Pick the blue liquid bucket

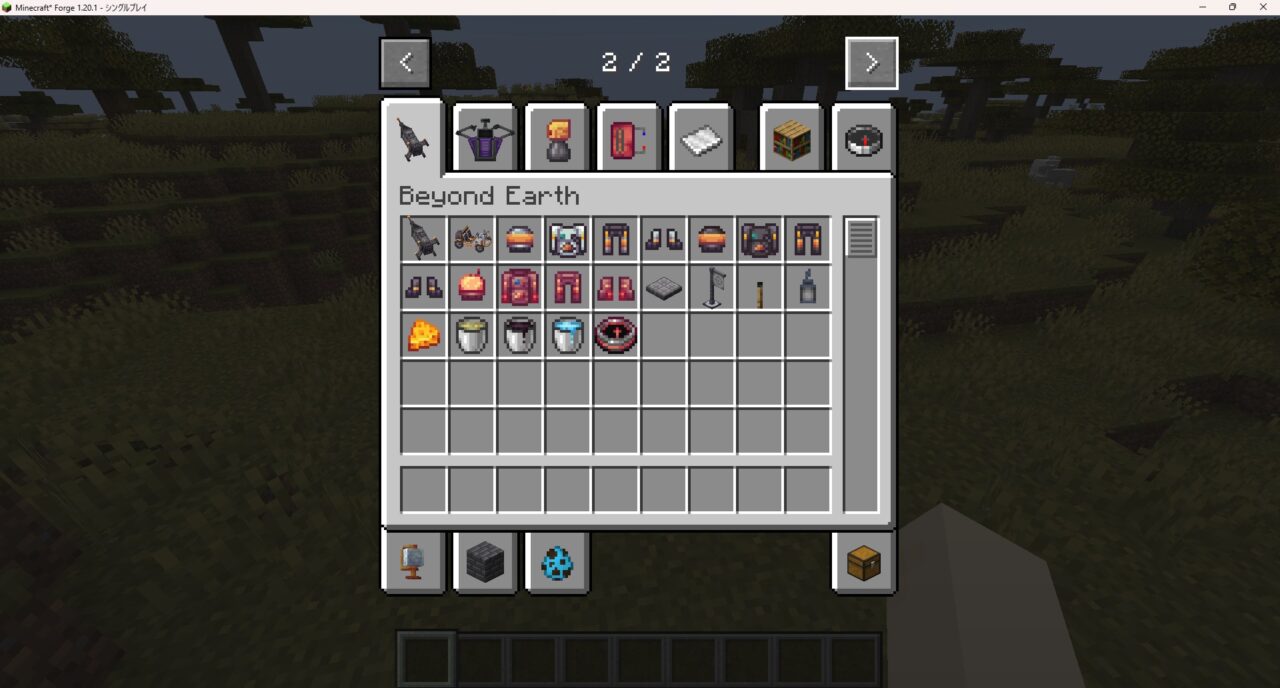(x=568, y=336)
